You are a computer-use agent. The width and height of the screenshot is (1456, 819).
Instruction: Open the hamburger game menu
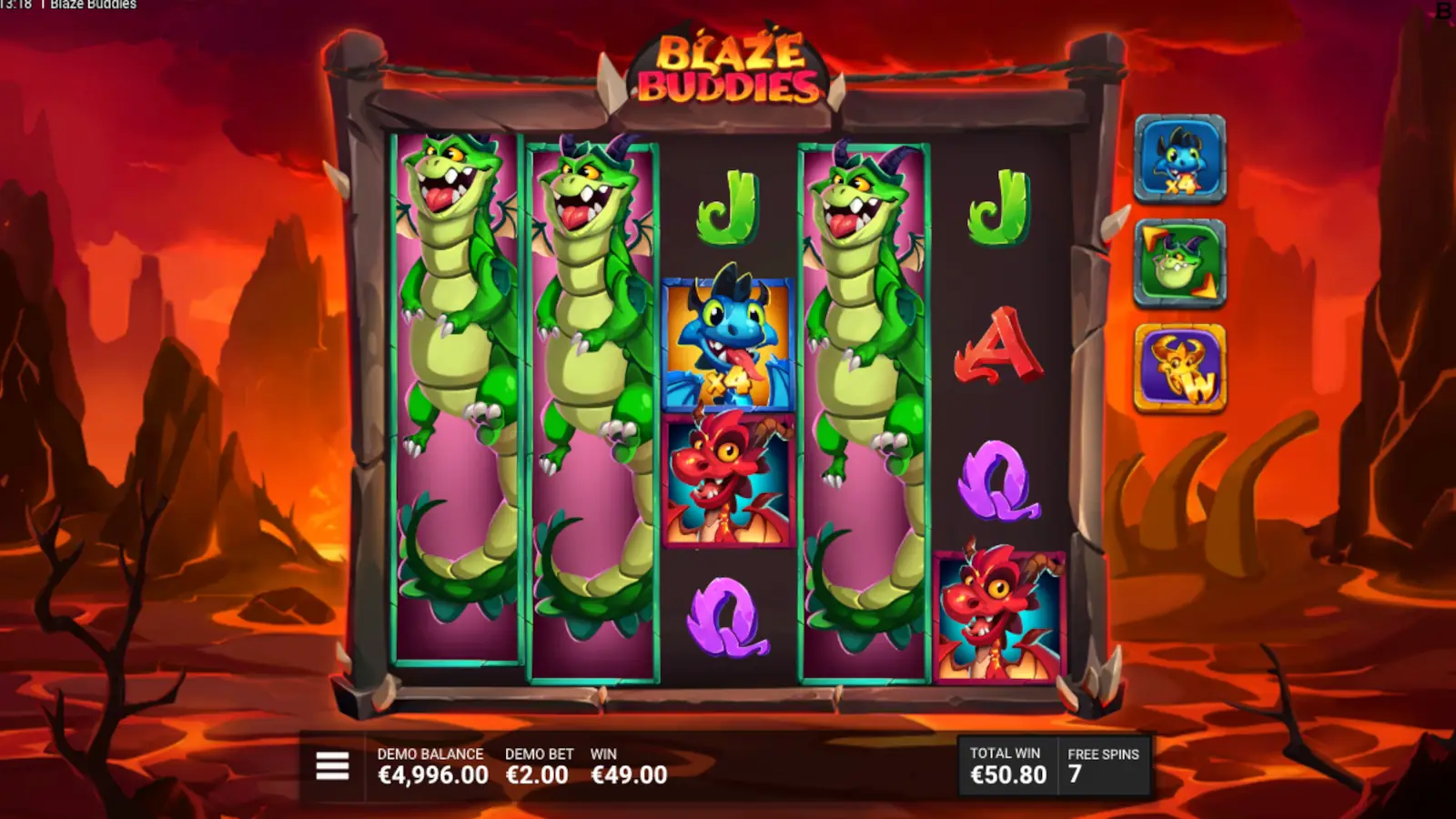pos(331,766)
